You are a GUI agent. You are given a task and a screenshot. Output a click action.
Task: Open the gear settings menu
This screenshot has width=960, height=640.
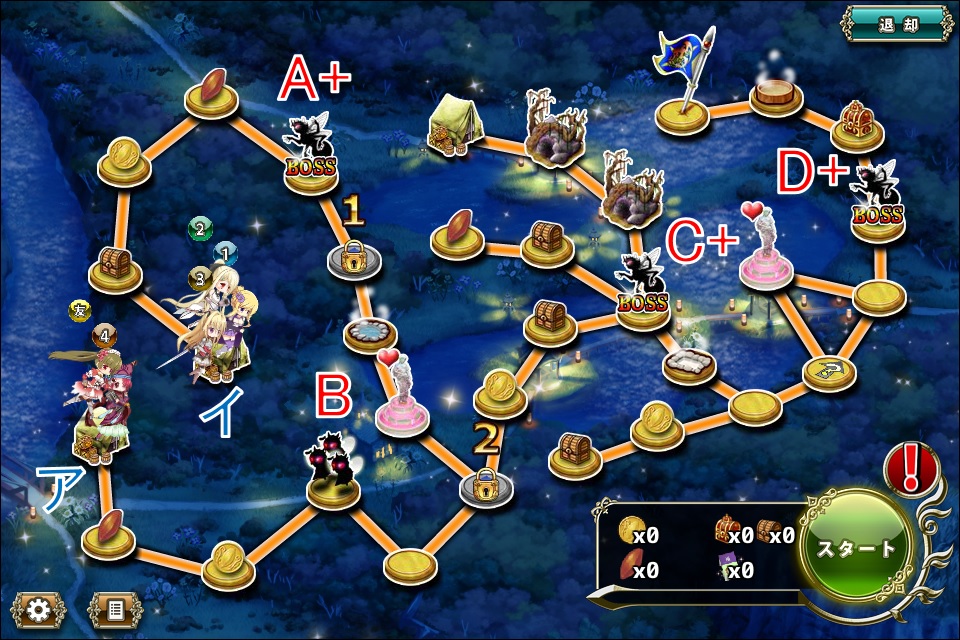point(38,609)
